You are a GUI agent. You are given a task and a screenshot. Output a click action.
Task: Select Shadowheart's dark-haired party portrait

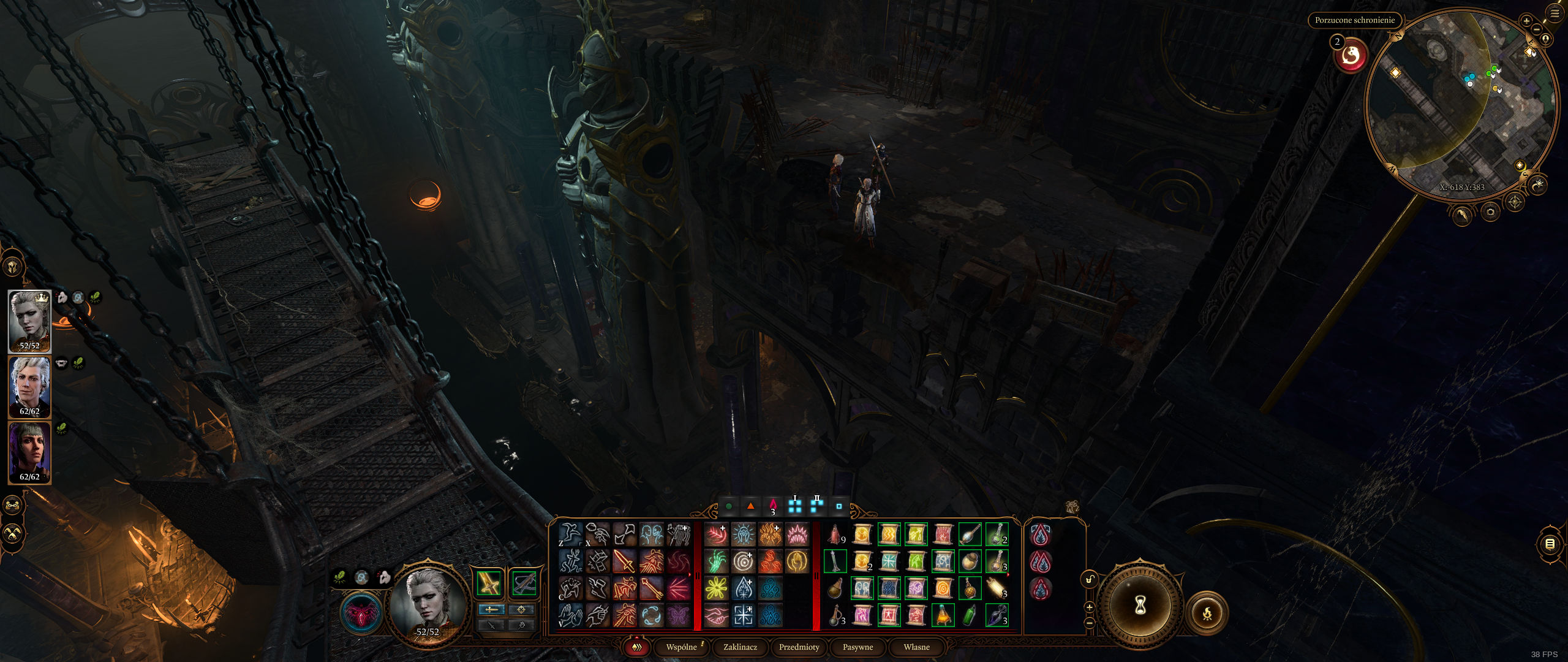point(29,452)
